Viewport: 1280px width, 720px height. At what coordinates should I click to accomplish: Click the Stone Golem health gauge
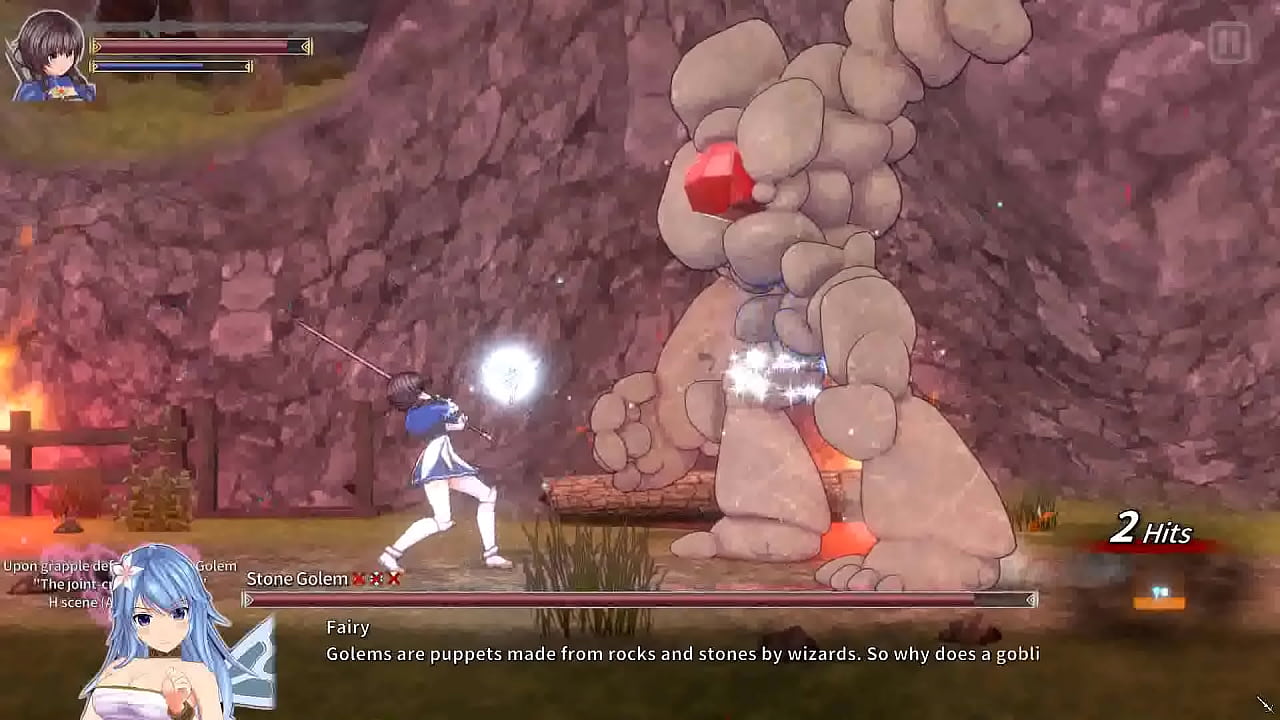pos(640,598)
